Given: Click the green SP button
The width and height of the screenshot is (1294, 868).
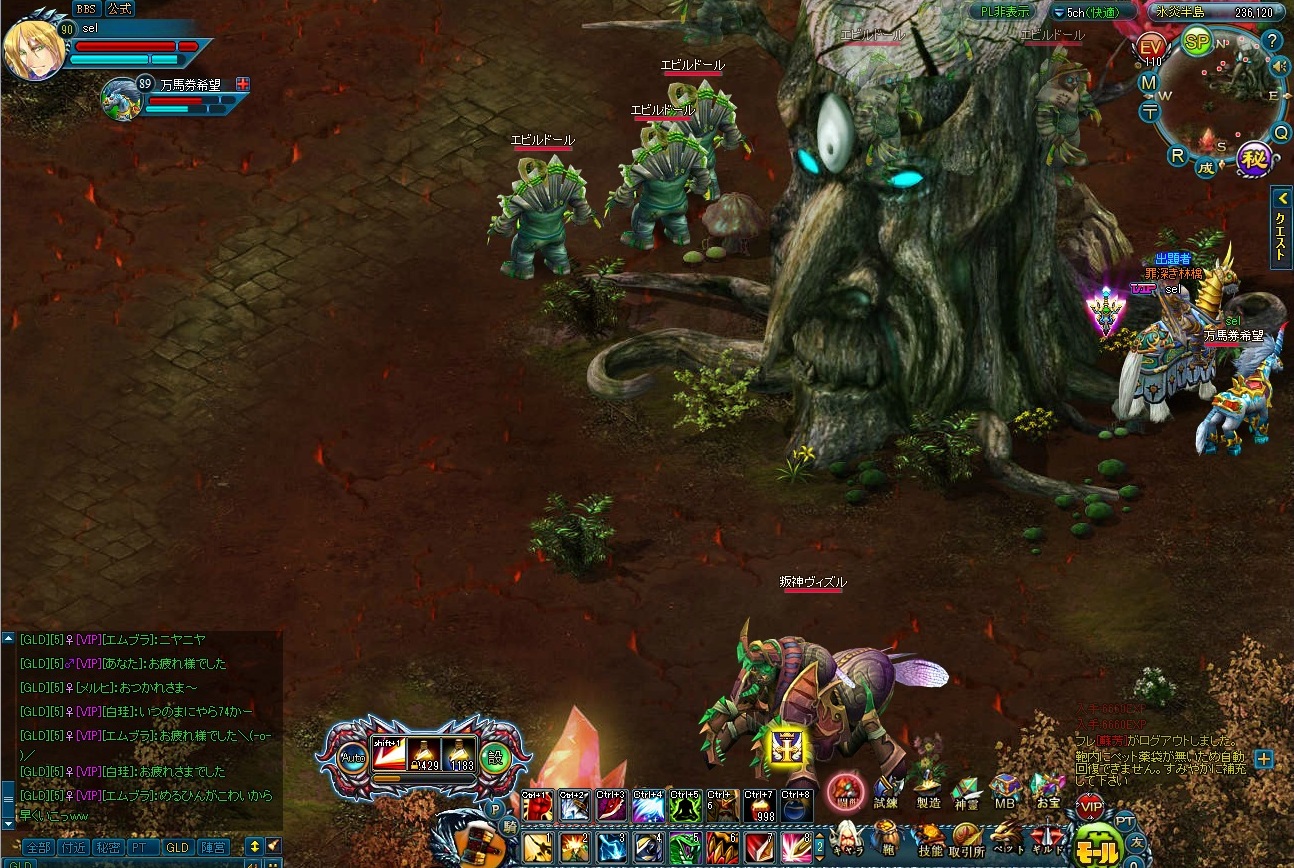Looking at the screenshot, I should coord(1197,42).
